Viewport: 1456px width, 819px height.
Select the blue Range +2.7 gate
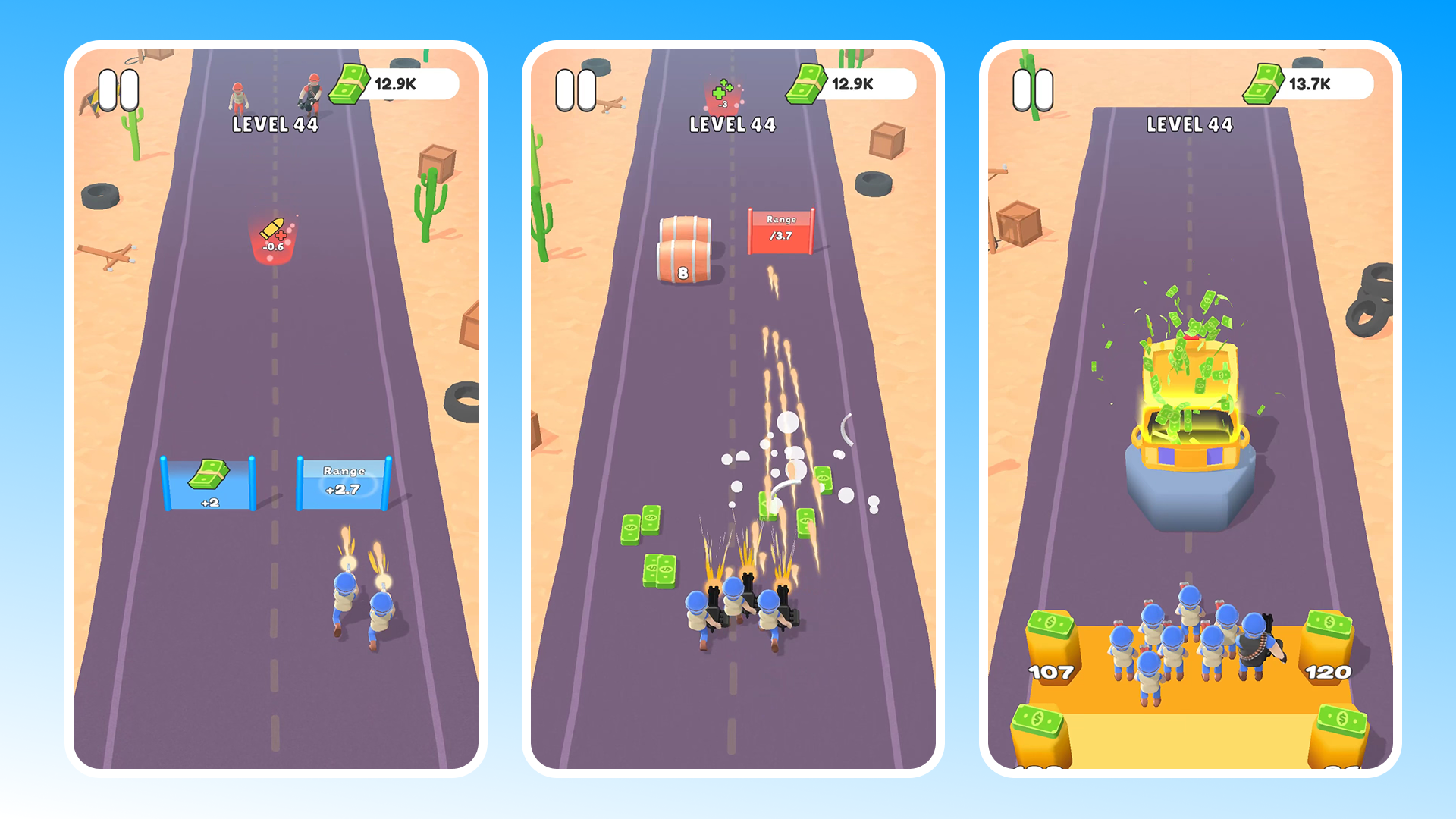343,482
